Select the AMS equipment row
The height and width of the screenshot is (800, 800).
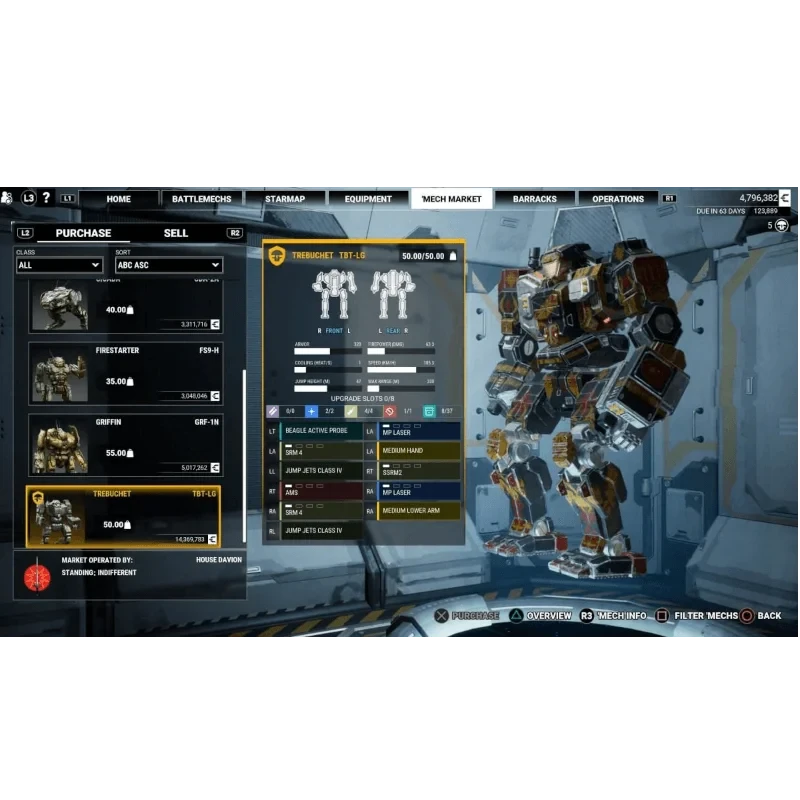tap(321, 491)
